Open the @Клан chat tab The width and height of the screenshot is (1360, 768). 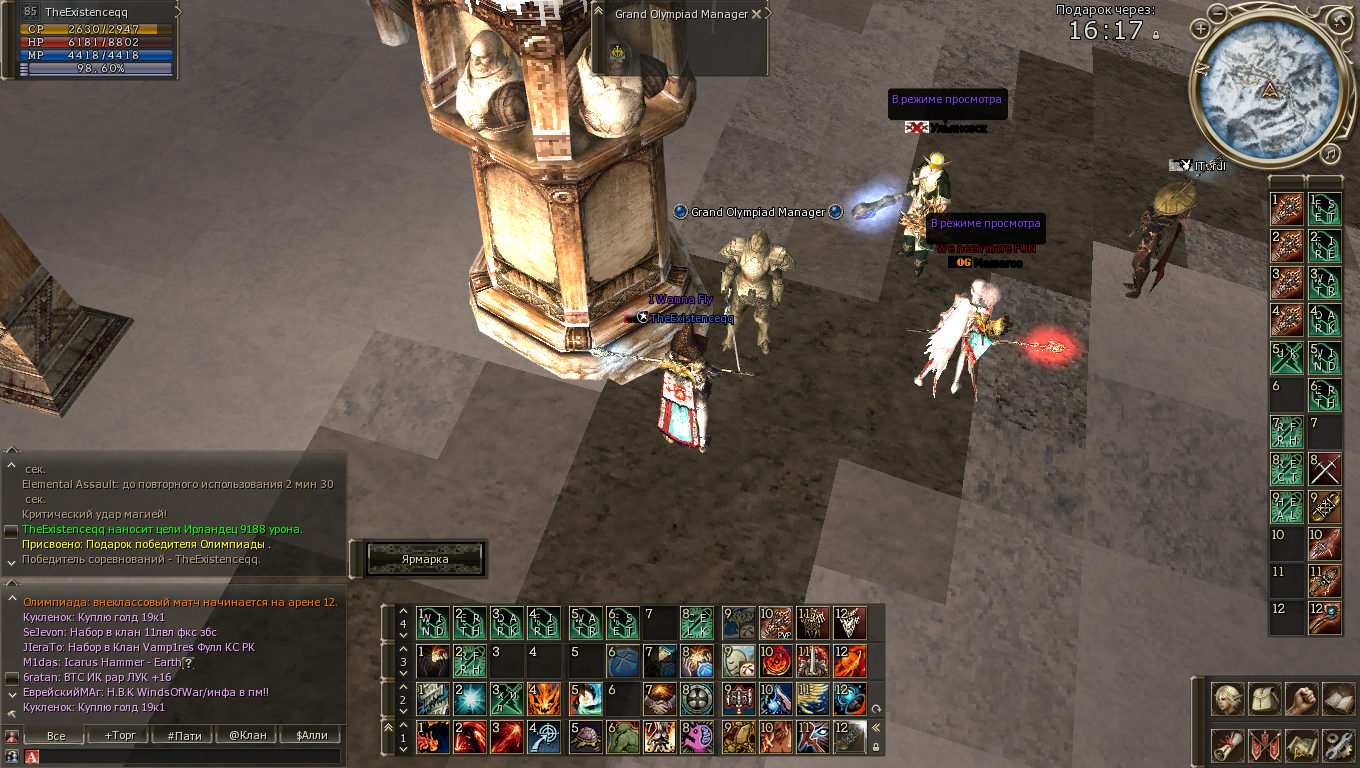[x=246, y=736]
